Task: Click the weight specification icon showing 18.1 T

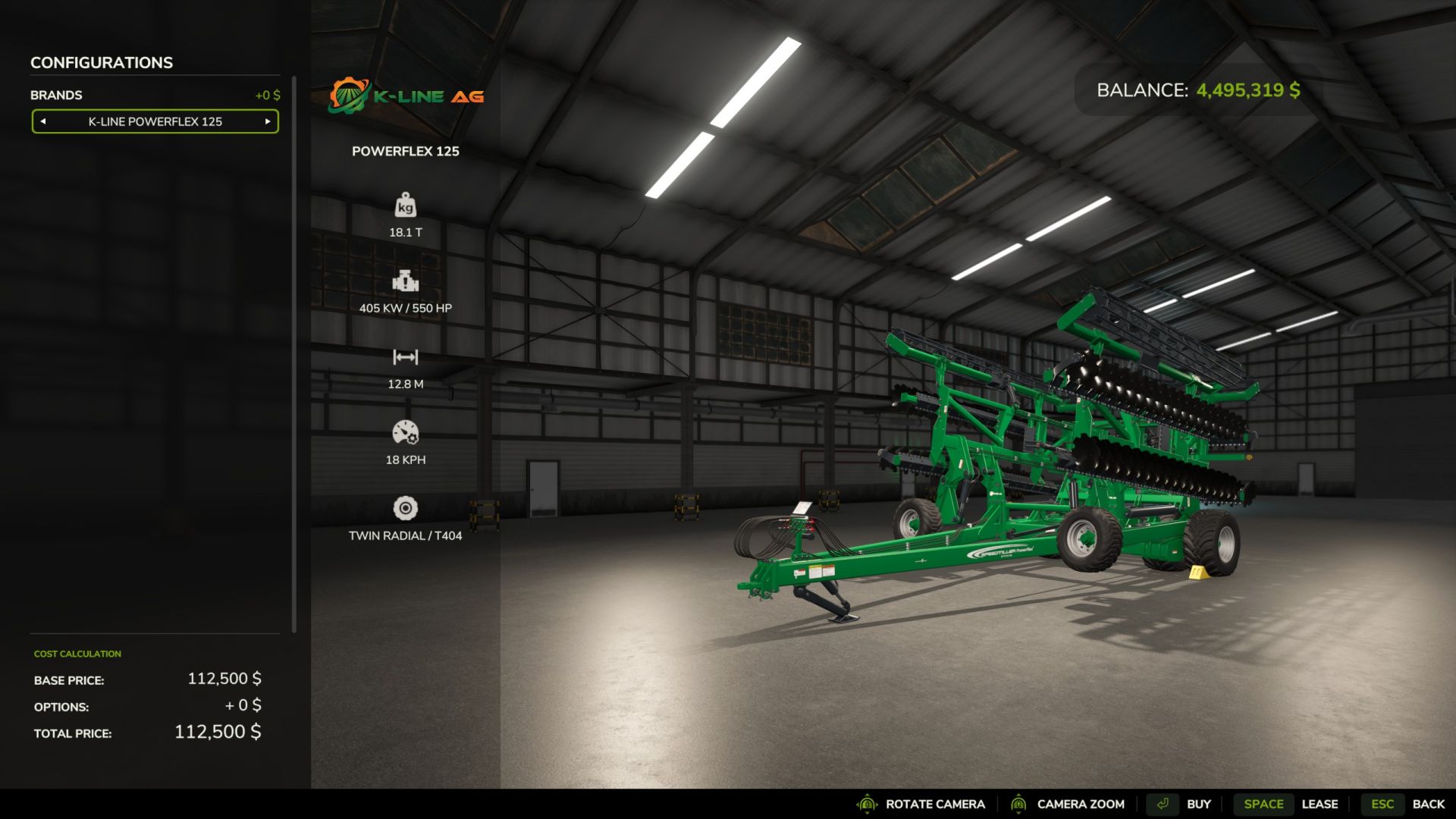Action: pos(406,206)
